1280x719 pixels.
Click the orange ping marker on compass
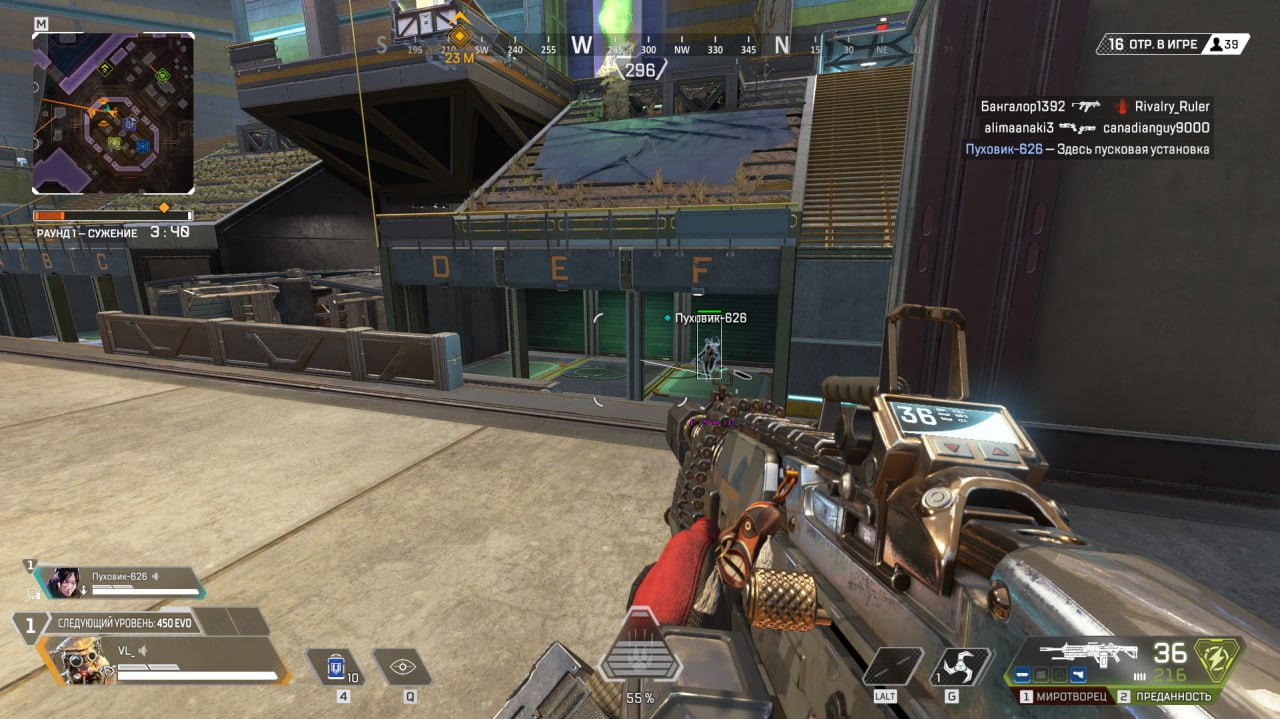click(x=459, y=37)
